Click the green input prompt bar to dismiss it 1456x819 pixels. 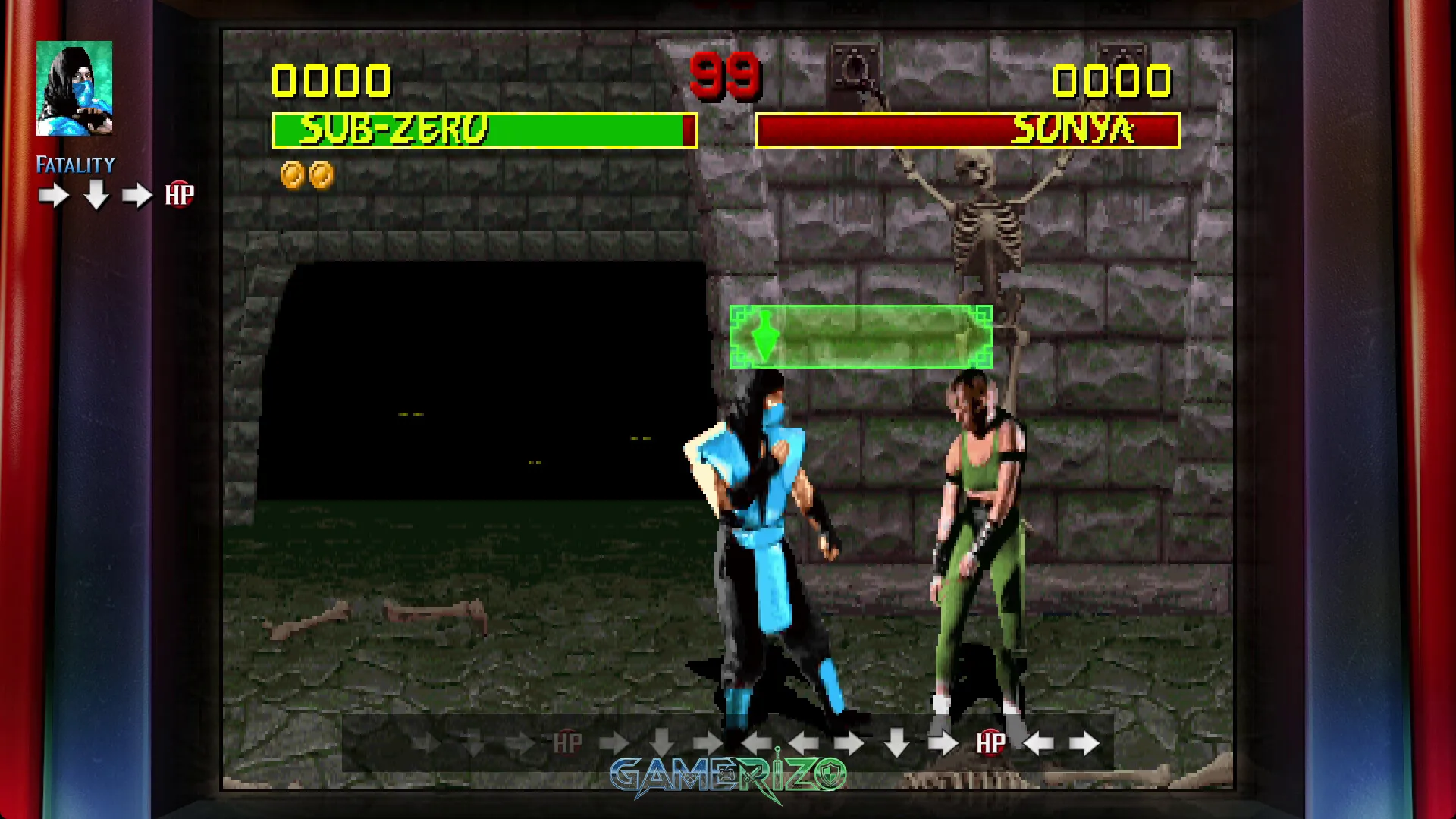tap(861, 336)
